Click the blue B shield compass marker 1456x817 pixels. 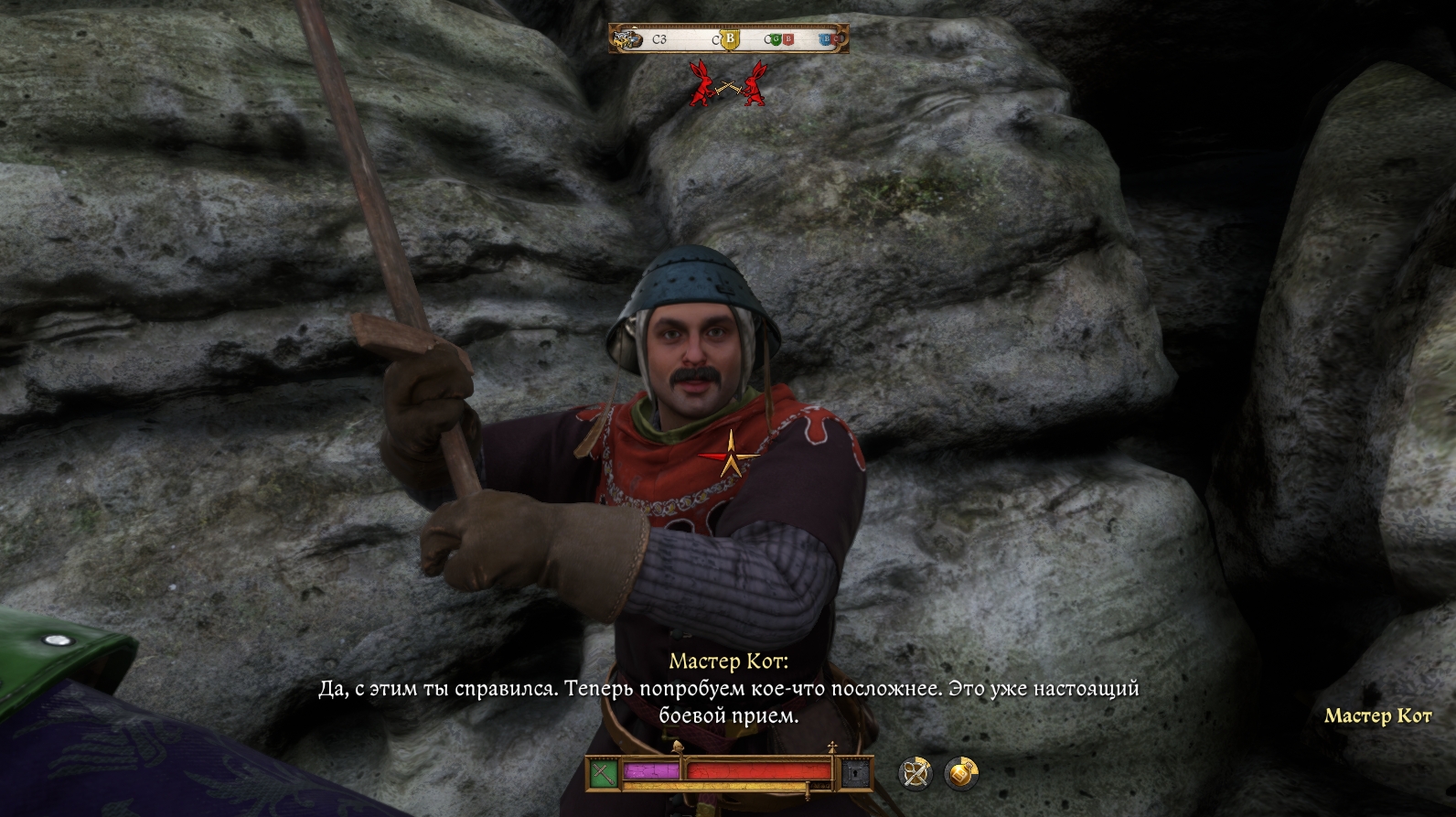(825, 39)
